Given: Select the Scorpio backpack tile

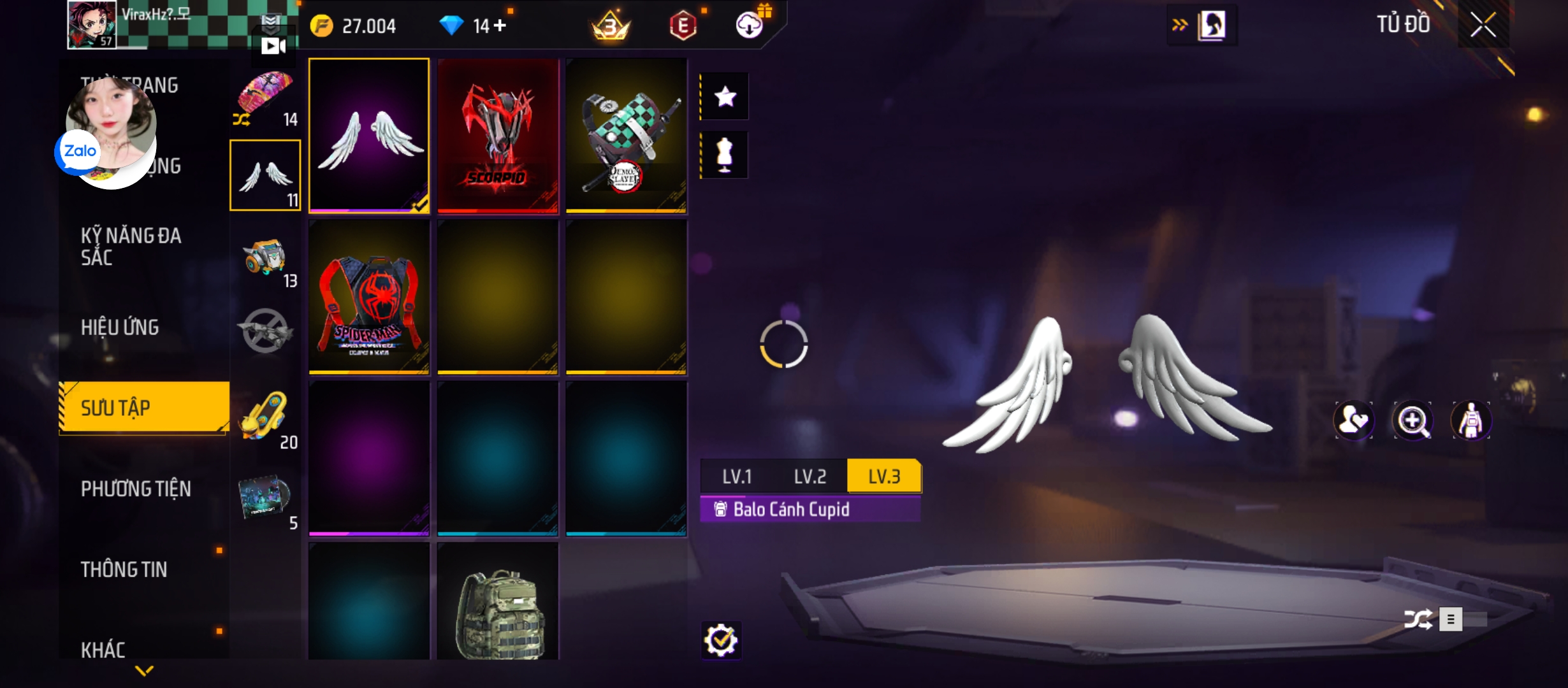Looking at the screenshot, I should click(498, 135).
